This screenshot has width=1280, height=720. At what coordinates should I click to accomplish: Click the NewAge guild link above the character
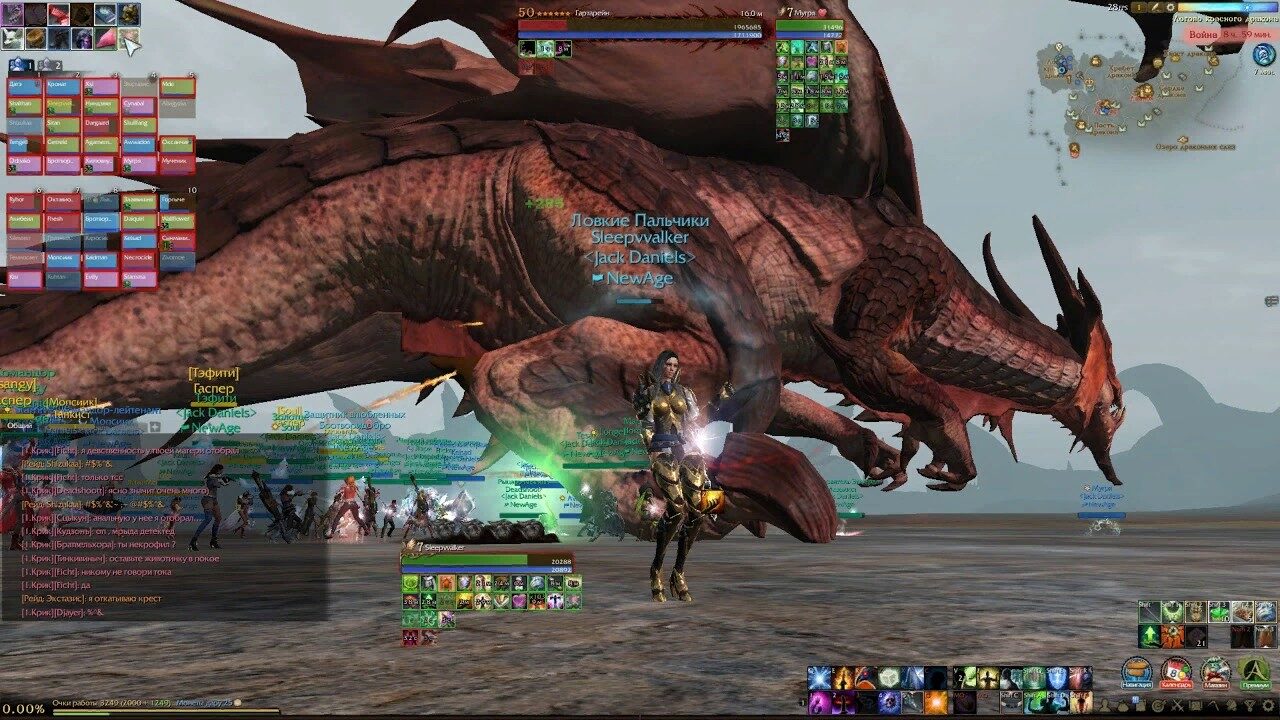636,278
